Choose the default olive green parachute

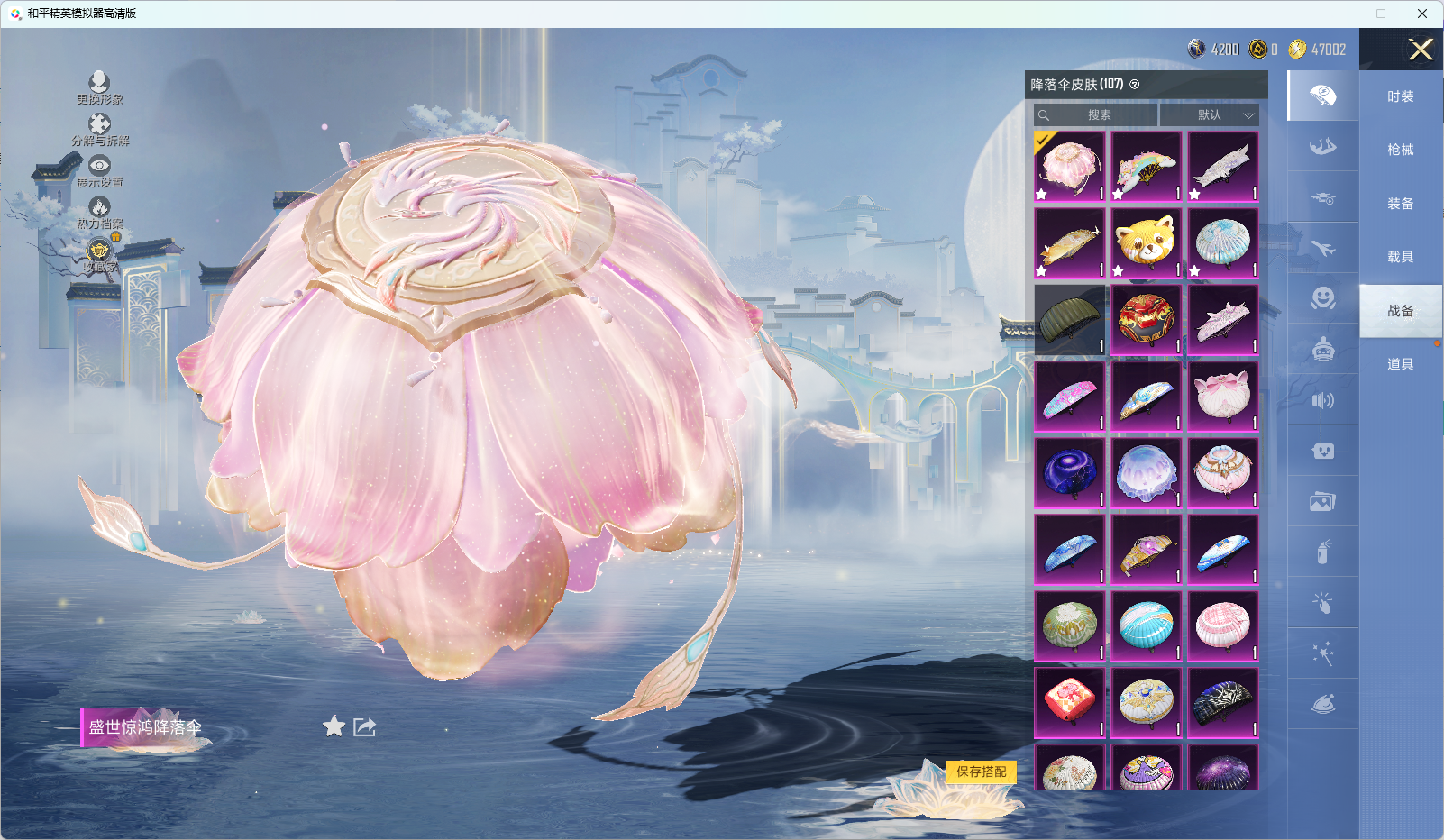1069,320
